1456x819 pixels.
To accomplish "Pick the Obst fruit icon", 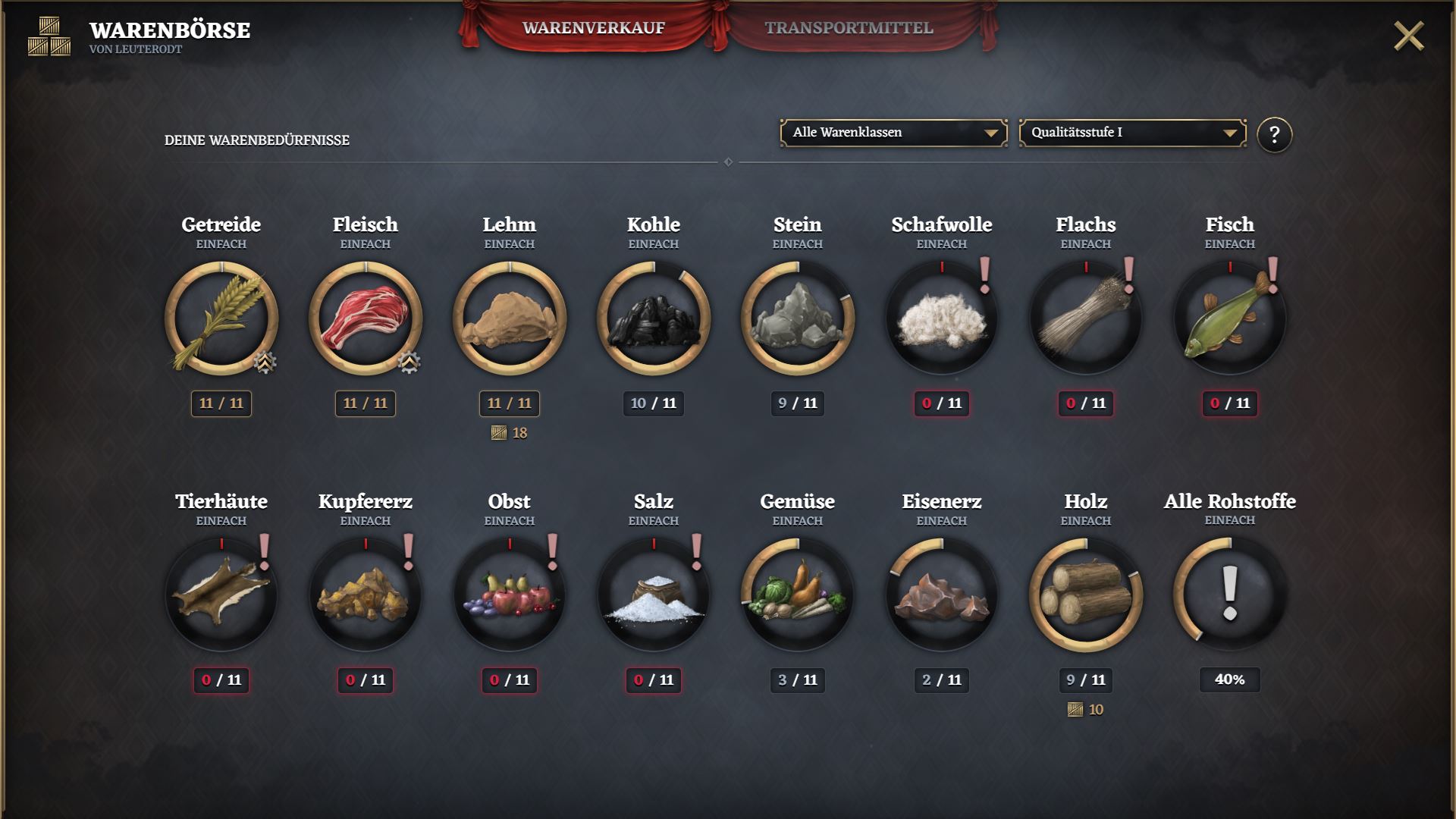I will tap(510, 595).
